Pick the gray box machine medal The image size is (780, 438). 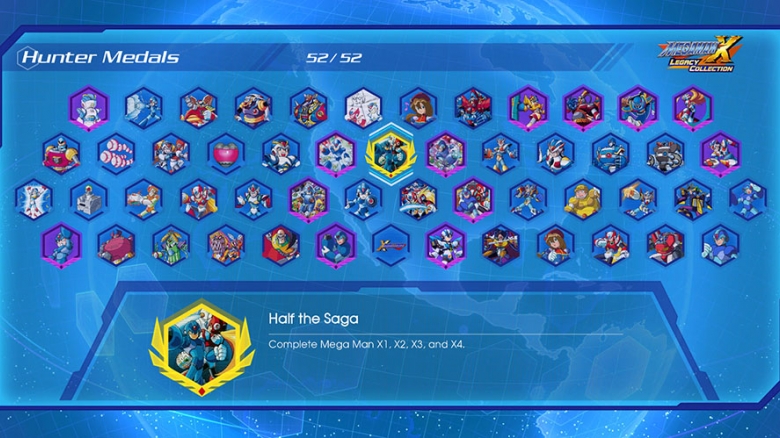pyautogui.click(x=88, y=198)
